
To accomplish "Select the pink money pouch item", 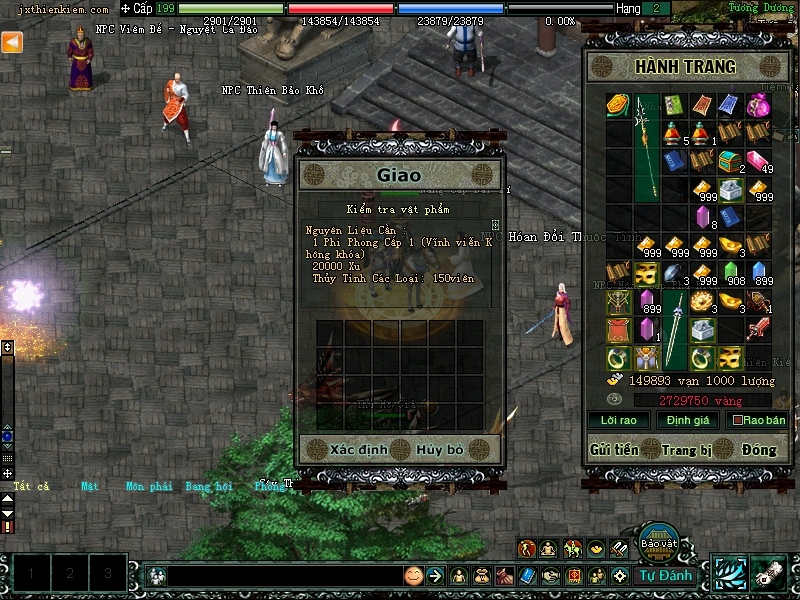I will (759, 104).
